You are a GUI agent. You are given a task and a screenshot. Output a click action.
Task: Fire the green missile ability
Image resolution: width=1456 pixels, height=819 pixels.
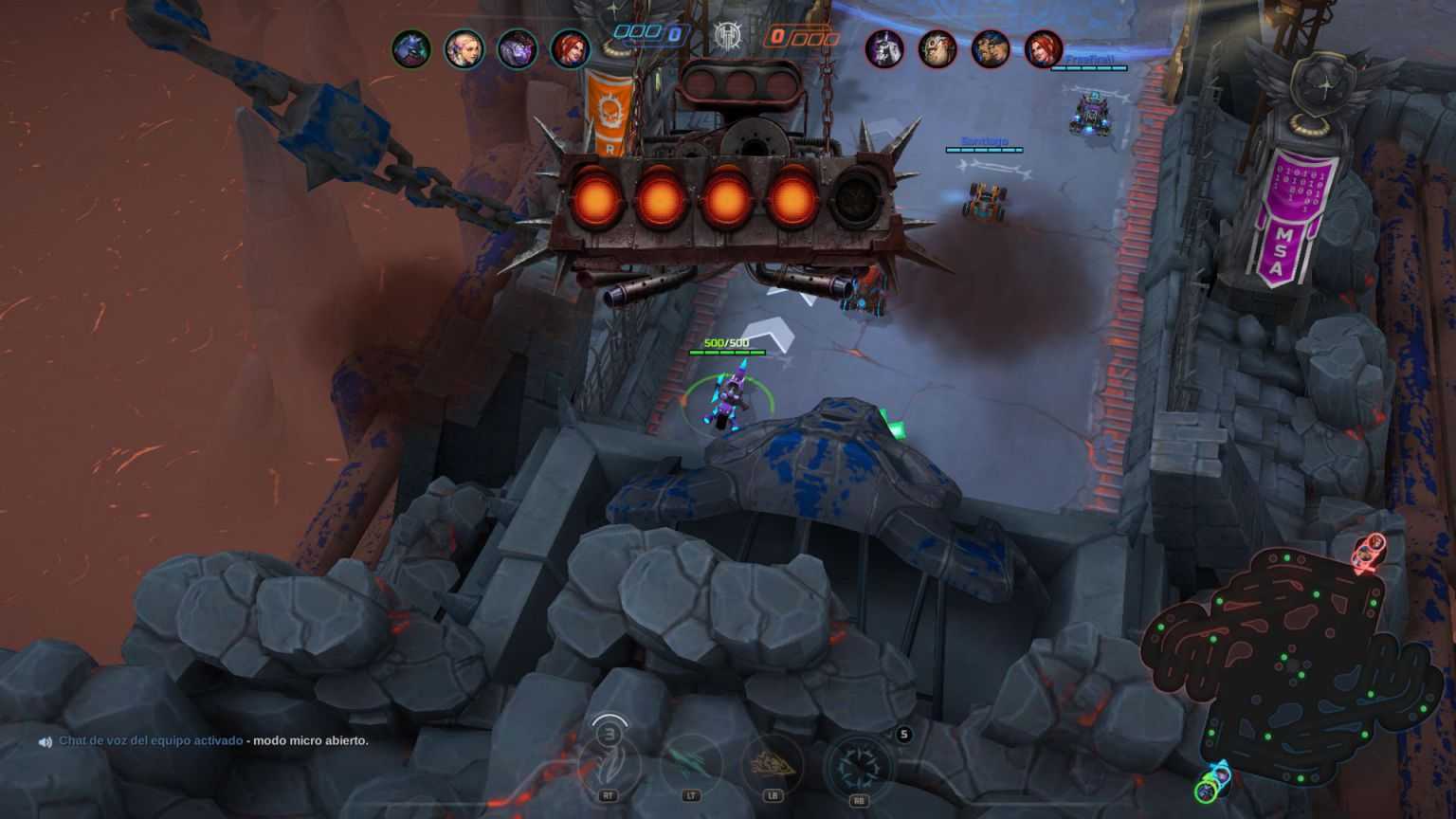point(691,764)
